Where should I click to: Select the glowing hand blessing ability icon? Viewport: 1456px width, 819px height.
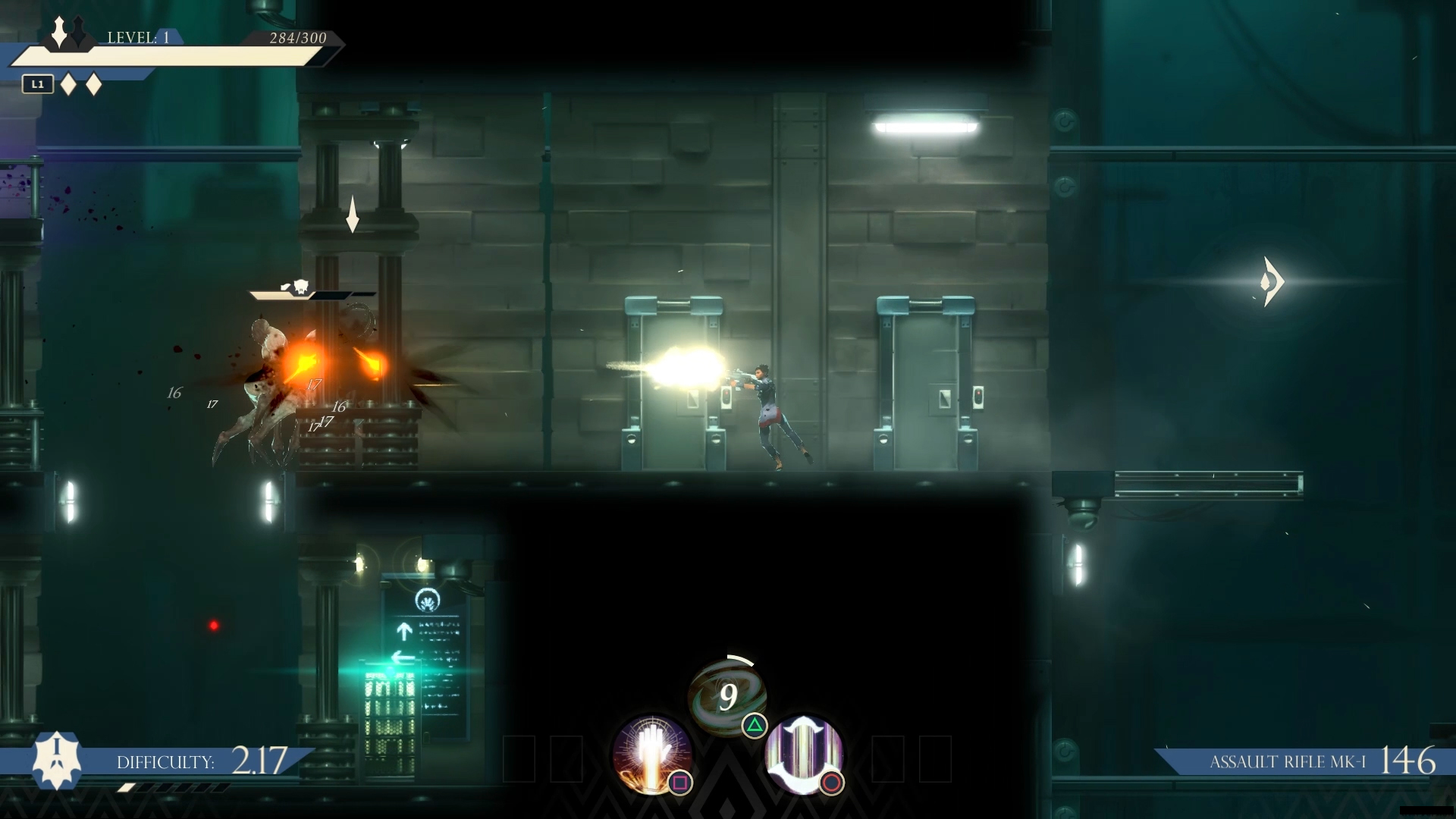(x=652, y=755)
